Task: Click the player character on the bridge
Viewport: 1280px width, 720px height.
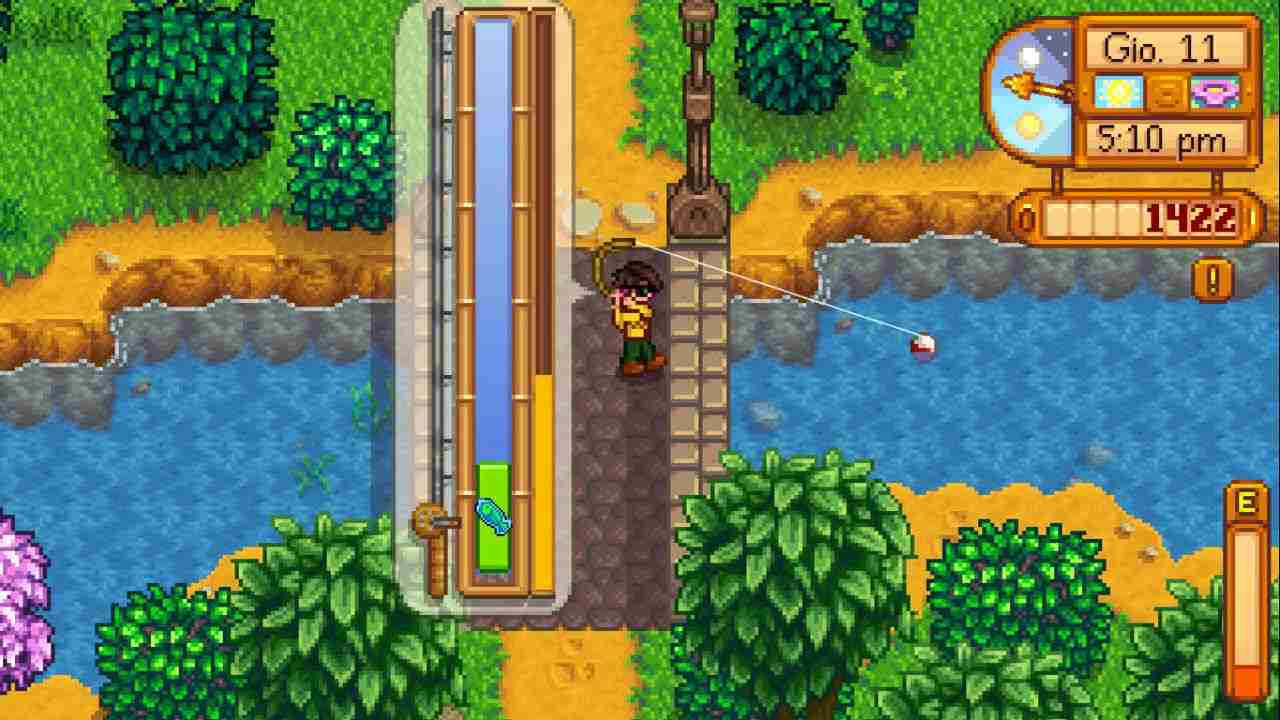Action: [634, 310]
